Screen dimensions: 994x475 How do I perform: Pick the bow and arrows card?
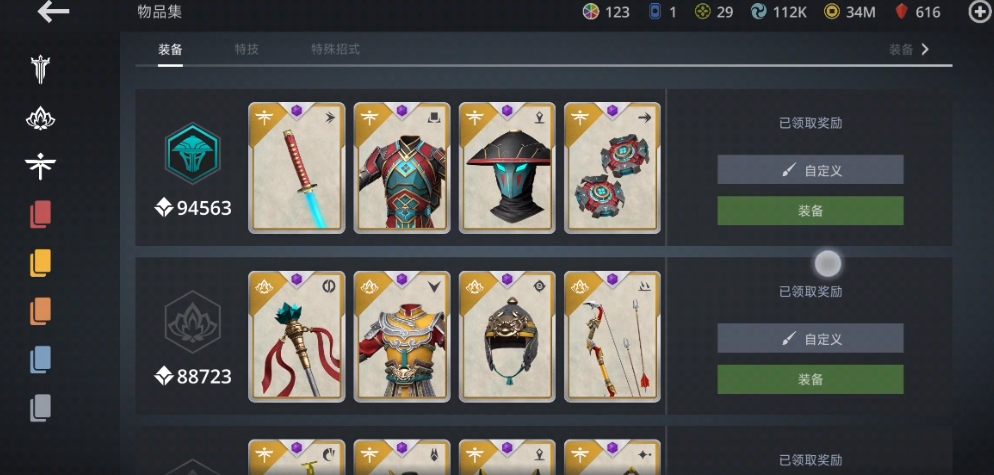click(x=612, y=337)
